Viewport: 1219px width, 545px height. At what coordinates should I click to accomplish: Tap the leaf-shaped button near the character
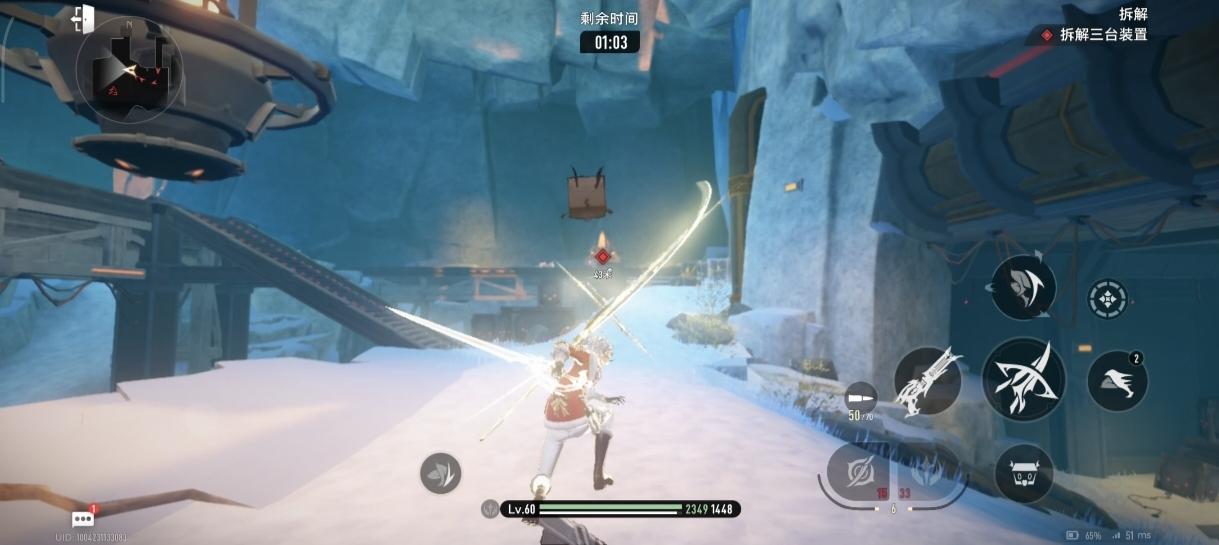click(440, 473)
